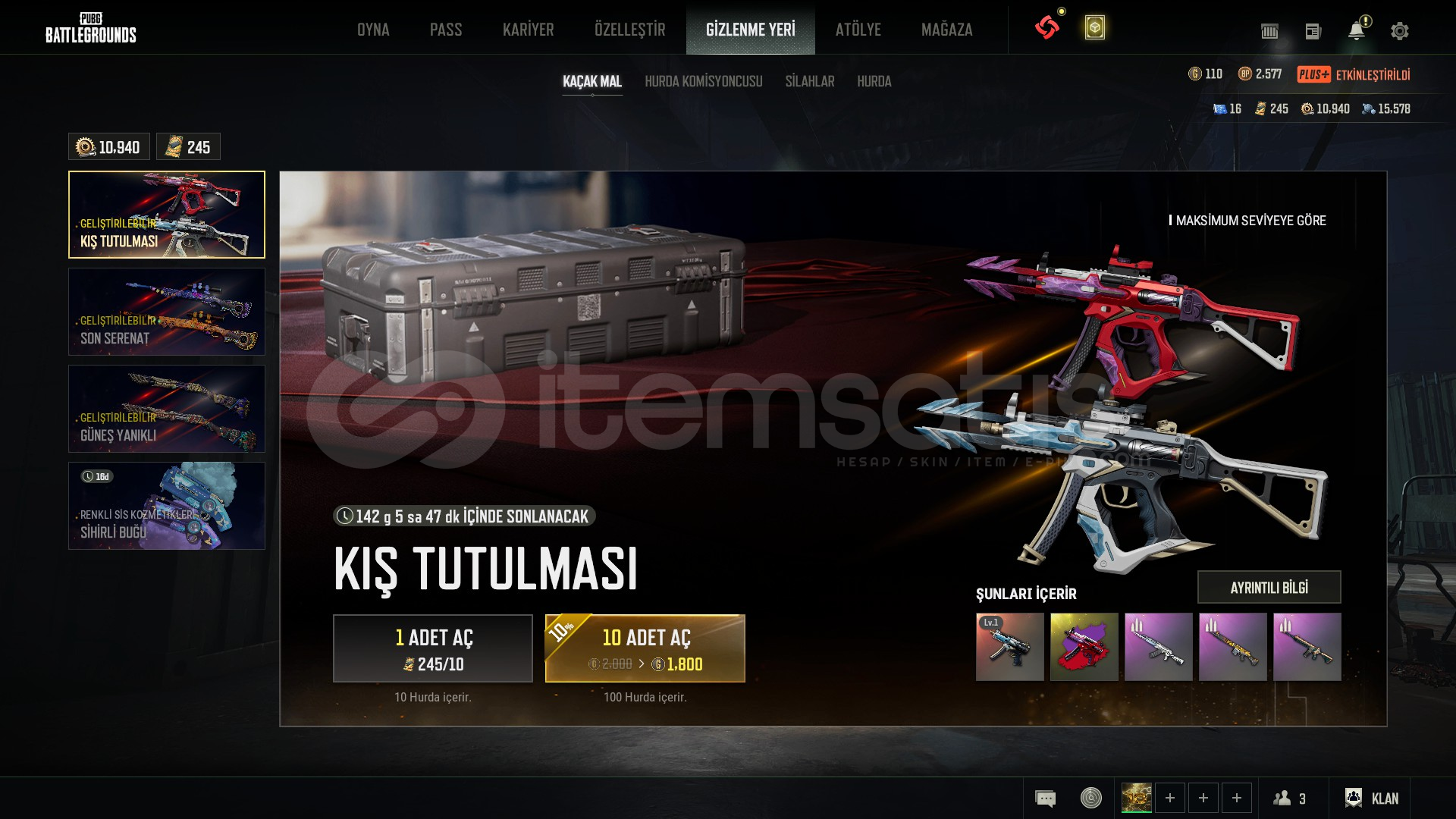Select the HURDA sub-tab
1456x819 pixels.
coord(874,81)
